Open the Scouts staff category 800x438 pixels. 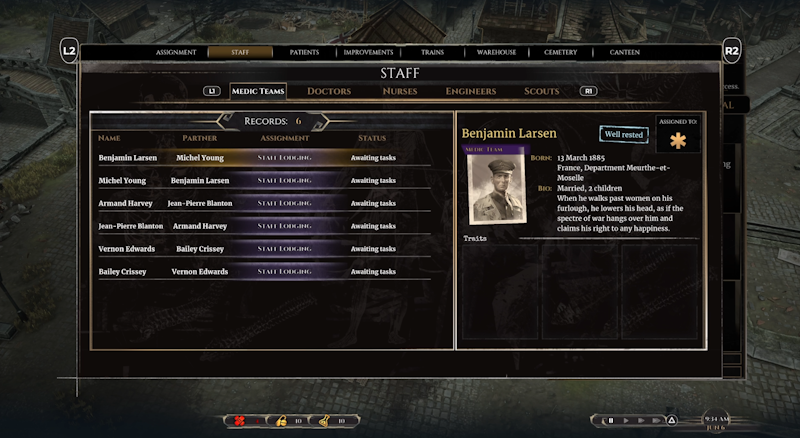542,91
